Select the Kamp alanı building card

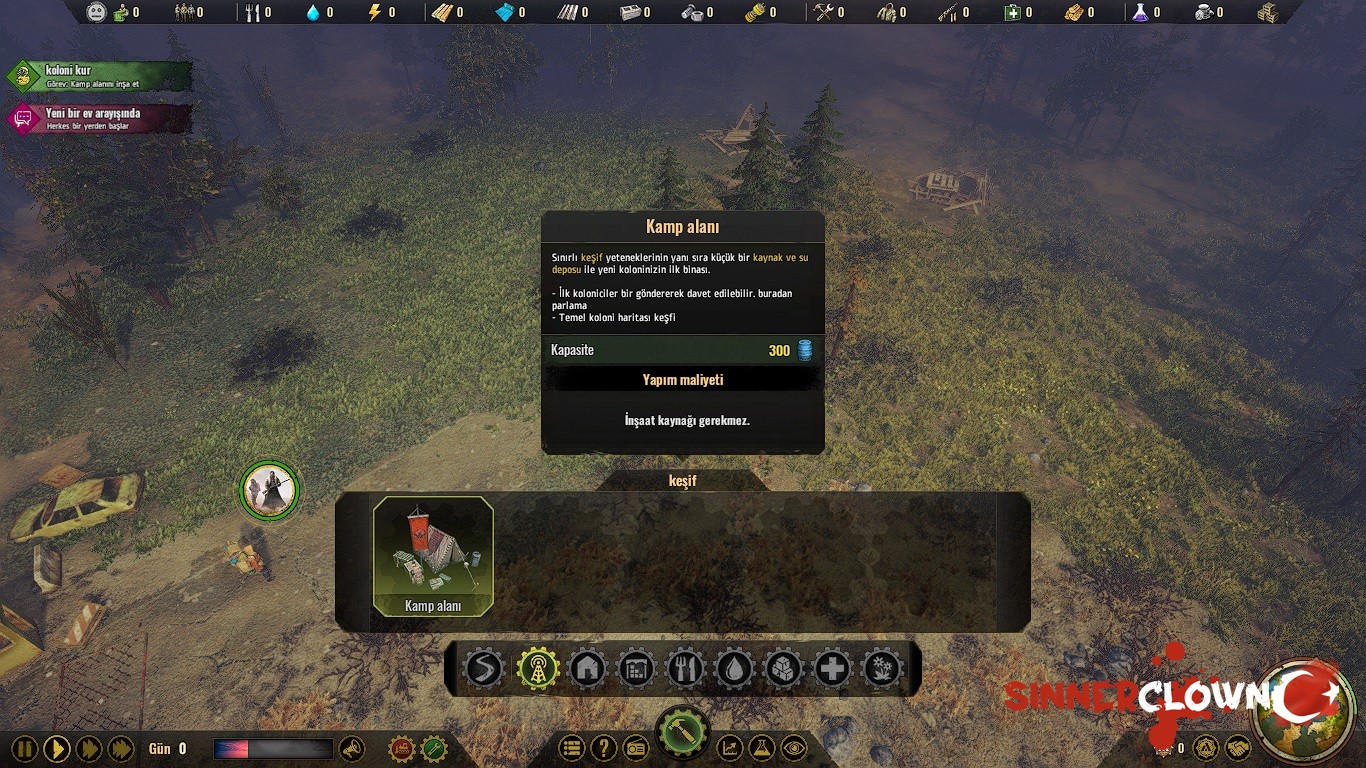click(x=433, y=555)
